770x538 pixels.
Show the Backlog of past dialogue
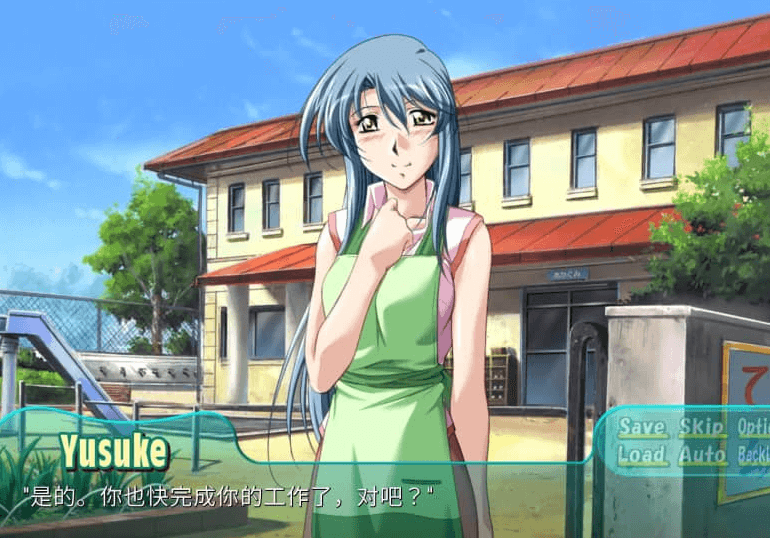[752, 455]
